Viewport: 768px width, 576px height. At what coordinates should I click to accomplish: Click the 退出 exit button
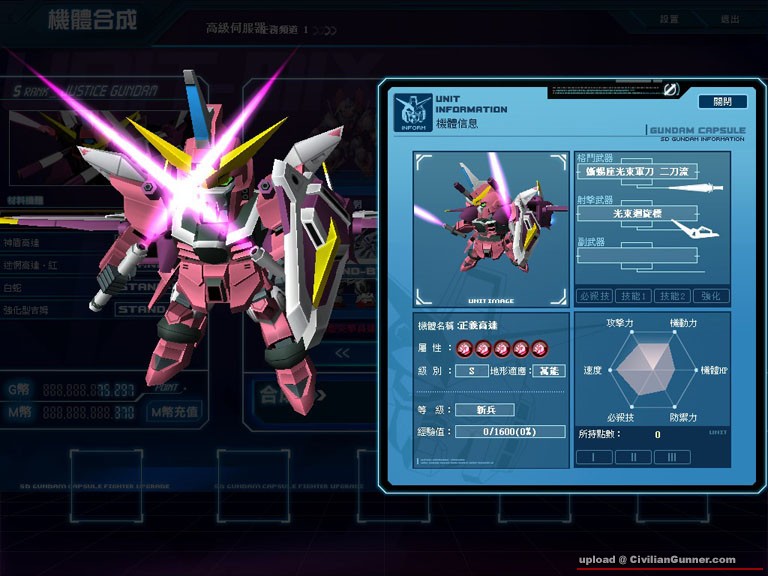point(730,19)
